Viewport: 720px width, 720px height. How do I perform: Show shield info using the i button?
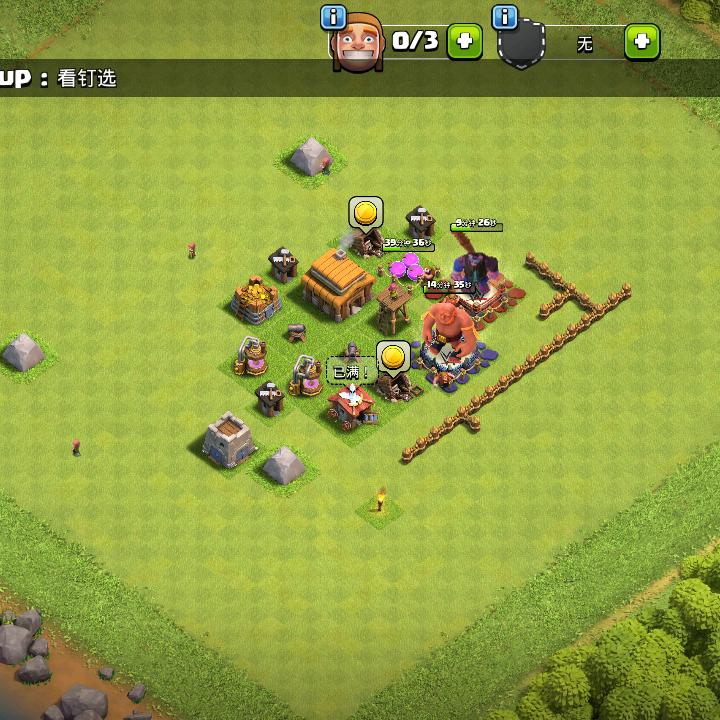pos(506,17)
